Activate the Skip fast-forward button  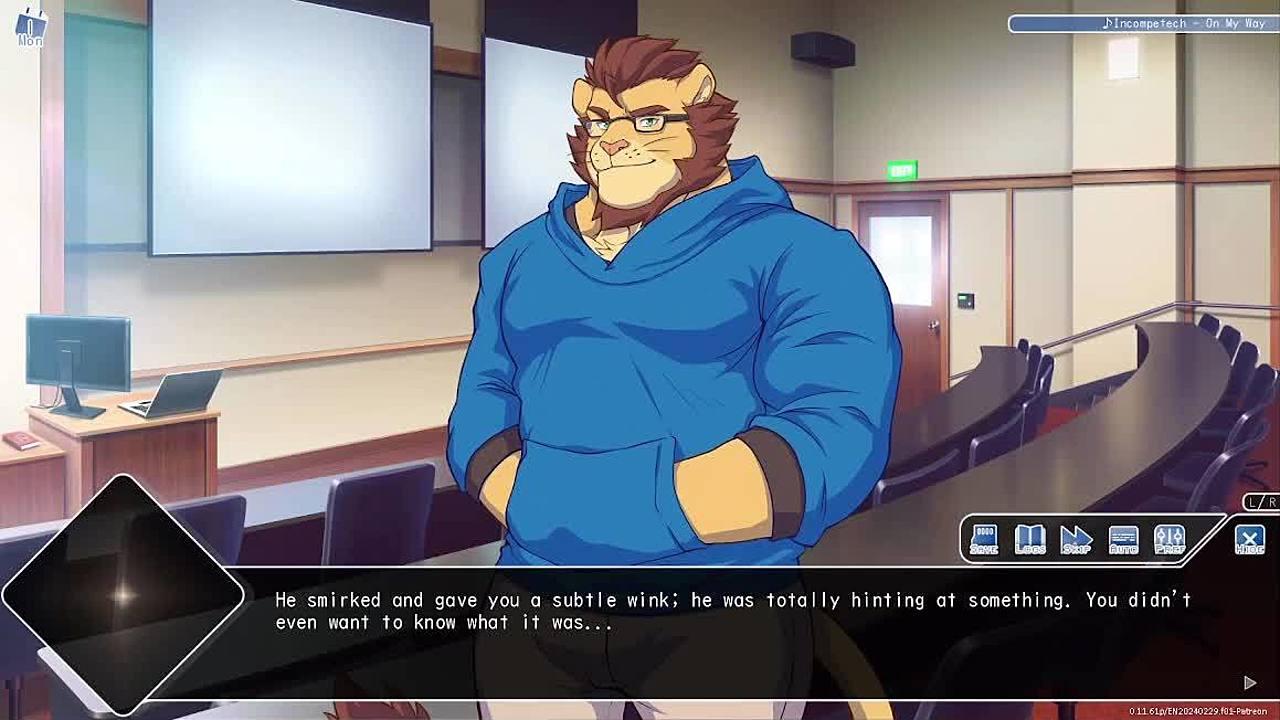1076,540
